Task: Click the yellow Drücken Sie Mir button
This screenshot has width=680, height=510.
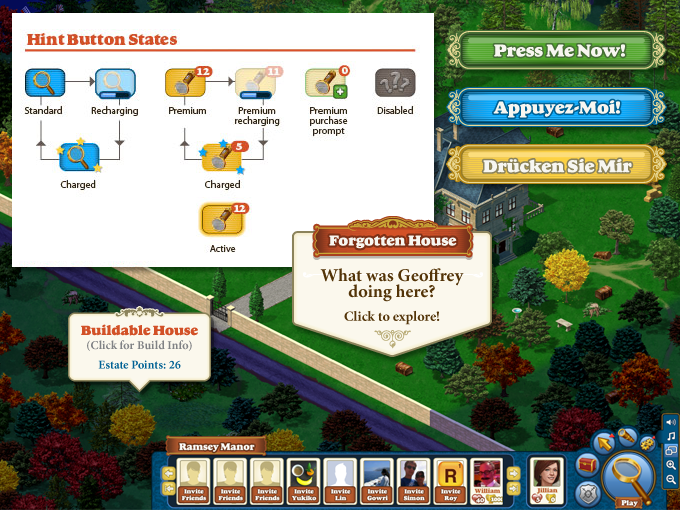Action: pyautogui.click(x=557, y=166)
